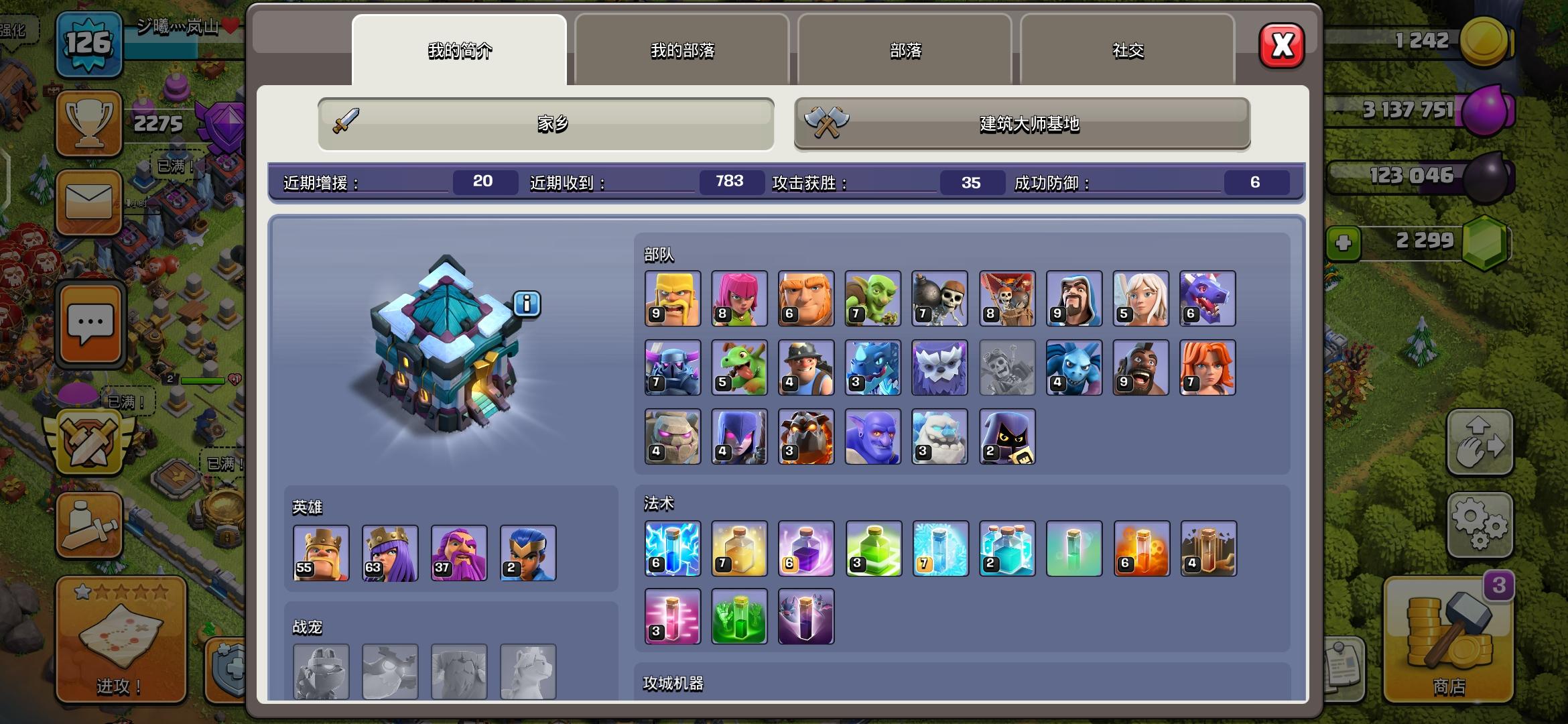1568x724 pixels.
Task: Select the Freeze Spell icon
Action: pos(940,550)
